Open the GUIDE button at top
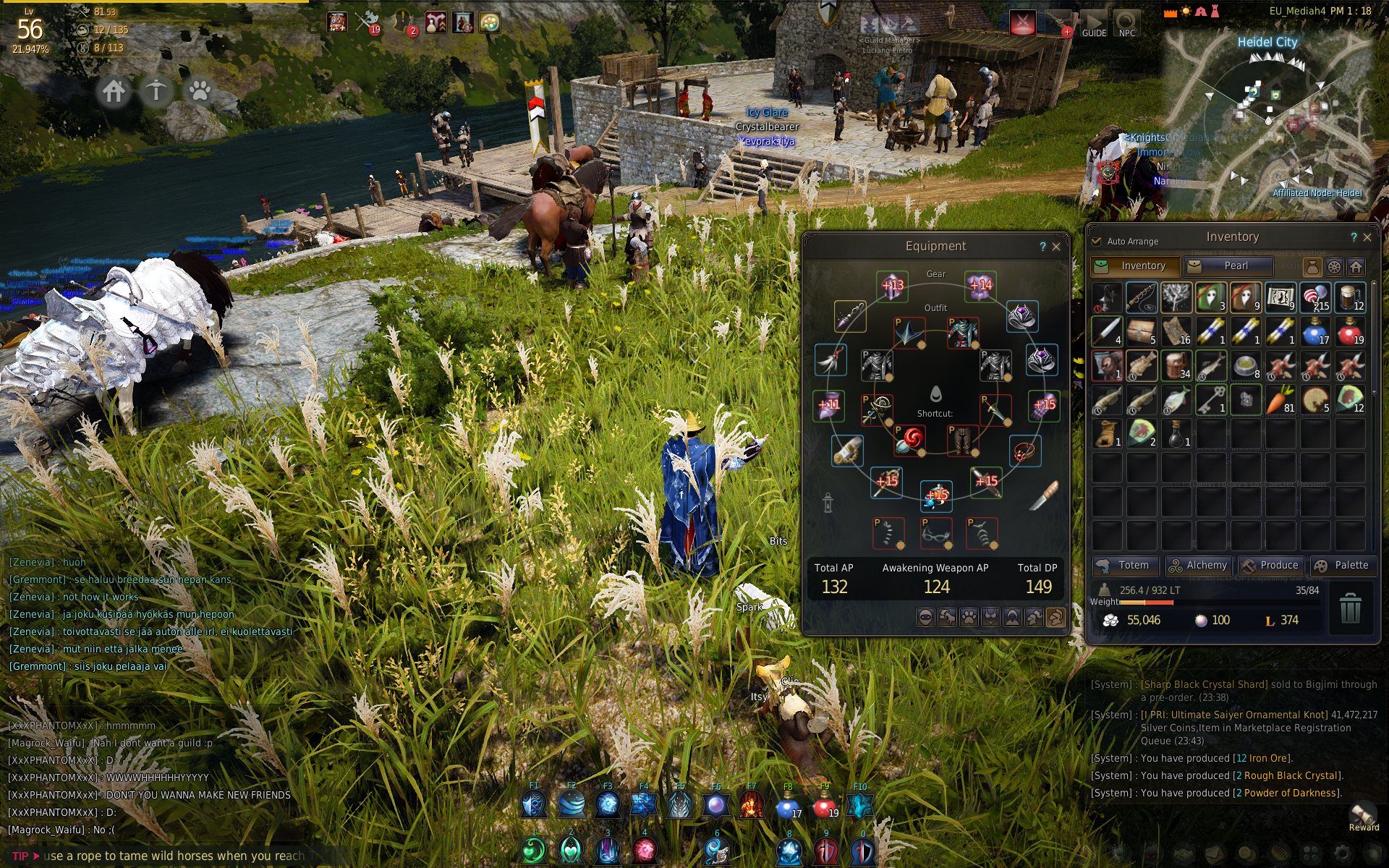The width and height of the screenshot is (1389, 868). point(1094,23)
